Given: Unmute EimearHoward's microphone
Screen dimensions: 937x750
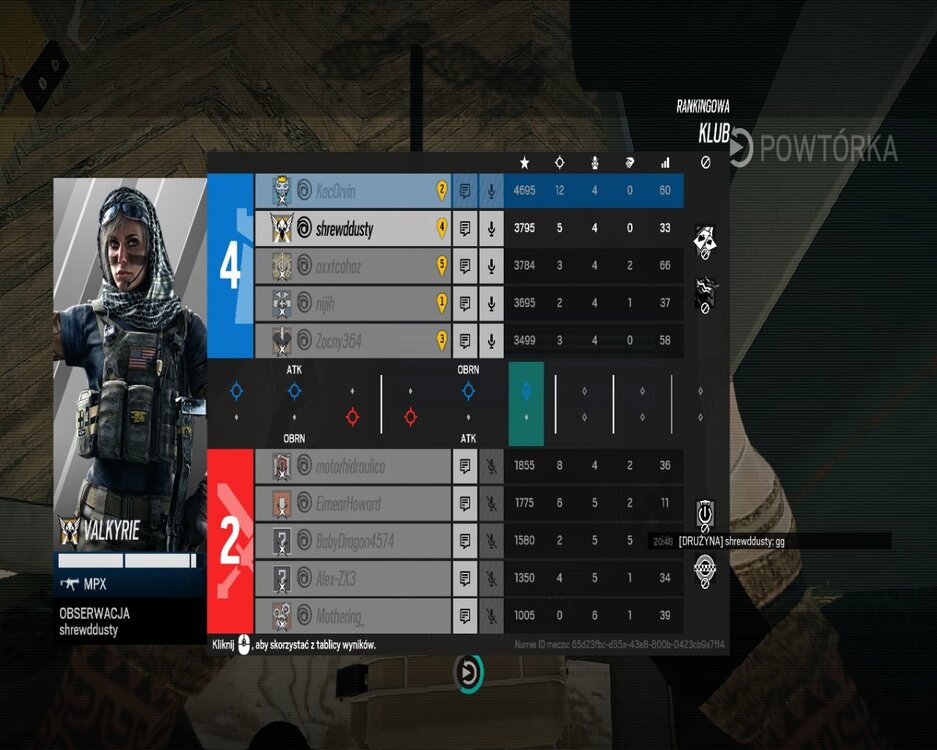Looking at the screenshot, I should [491, 504].
